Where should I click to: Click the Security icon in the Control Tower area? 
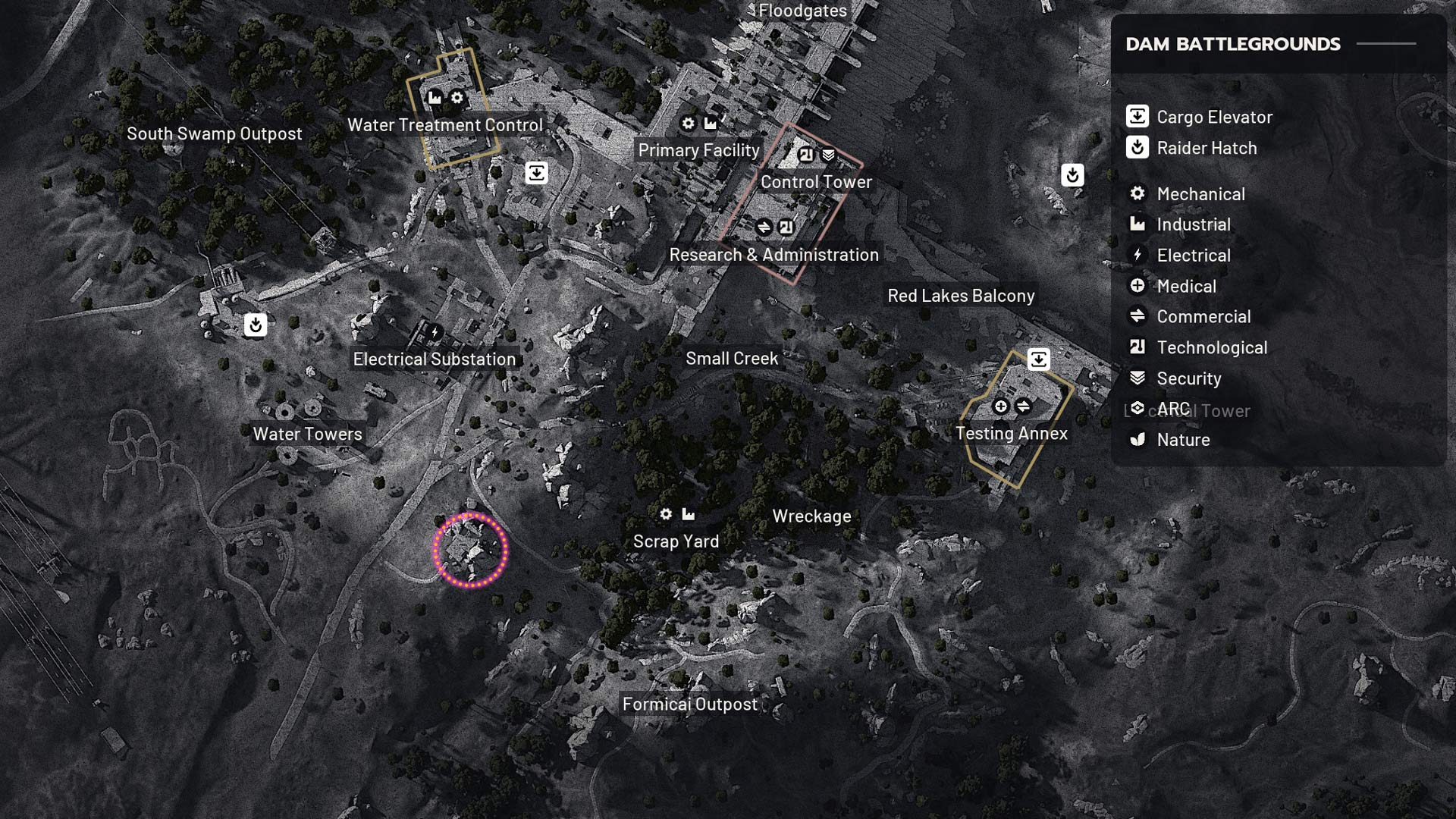point(828,152)
